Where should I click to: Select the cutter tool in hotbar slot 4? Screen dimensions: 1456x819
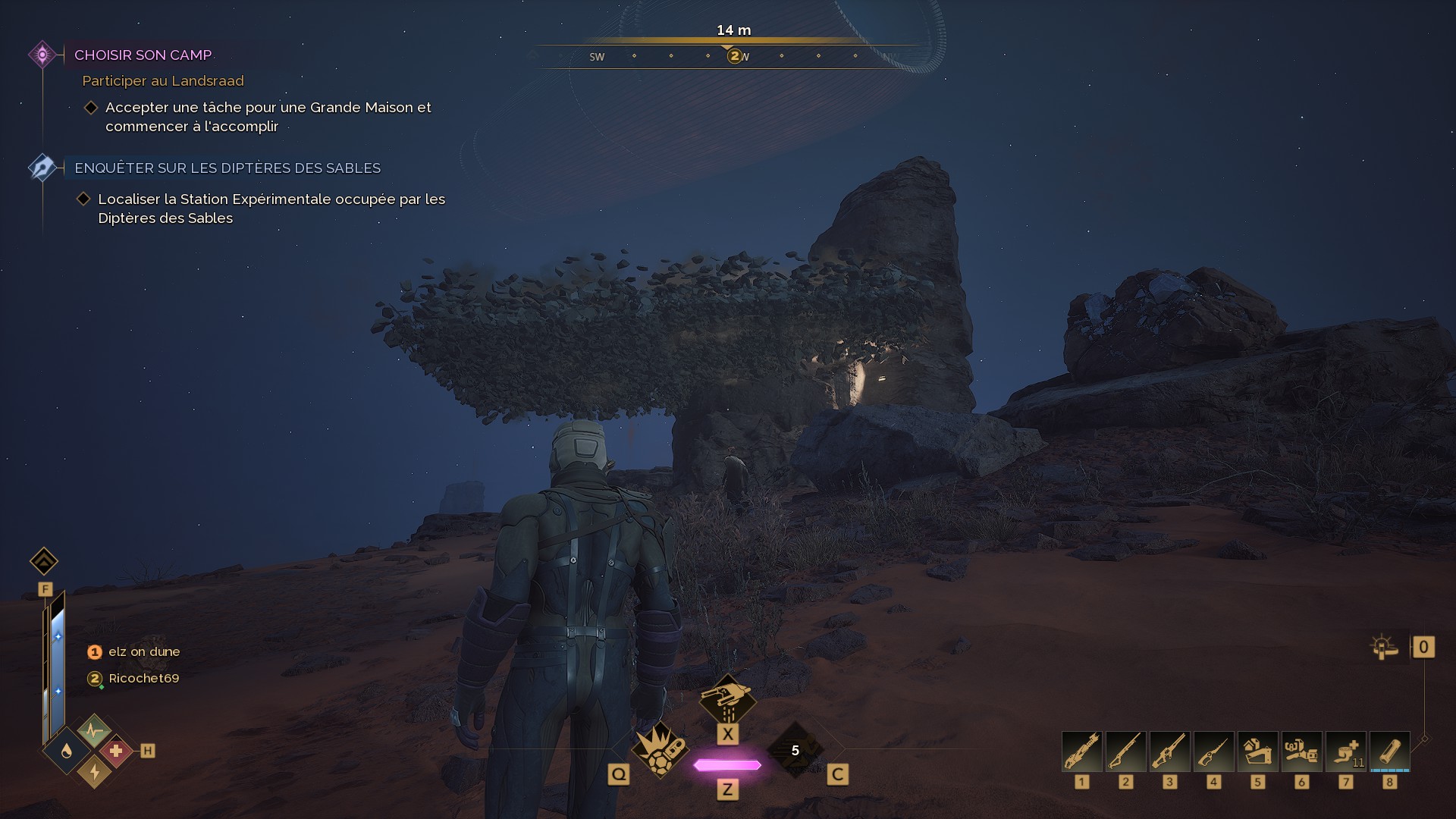[x=1213, y=752]
